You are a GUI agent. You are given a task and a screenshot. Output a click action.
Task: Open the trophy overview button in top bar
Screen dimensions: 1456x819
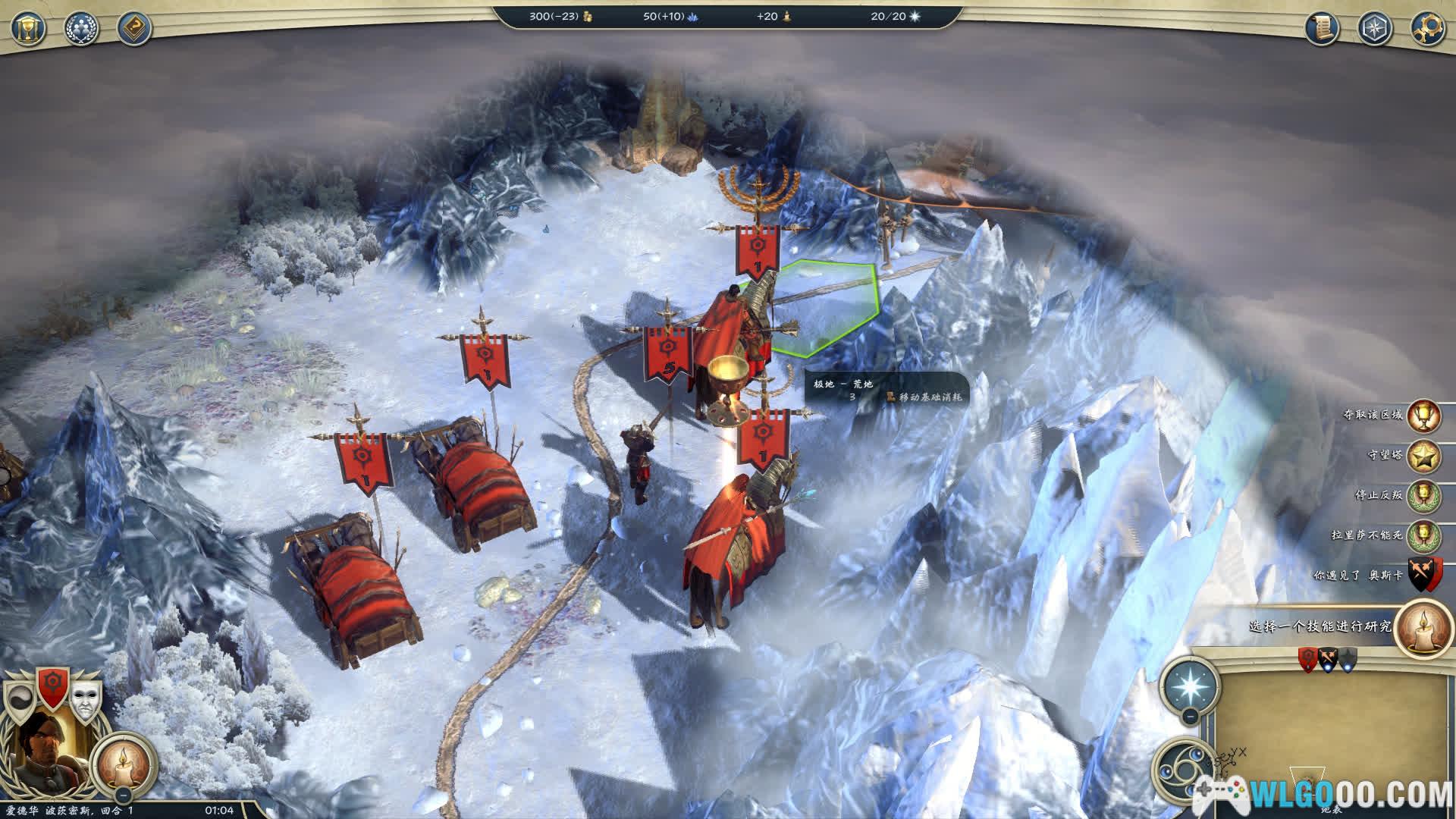pos(28,28)
